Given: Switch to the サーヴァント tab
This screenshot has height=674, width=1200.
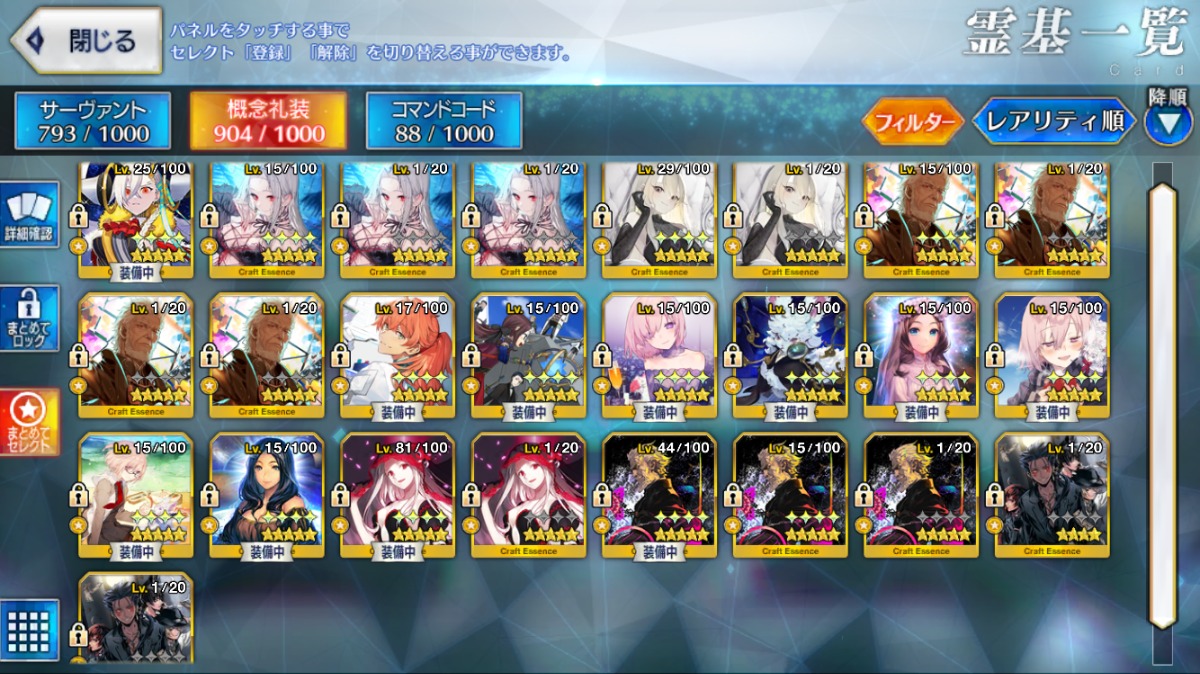Looking at the screenshot, I should pyautogui.click(x=93, y=122).
